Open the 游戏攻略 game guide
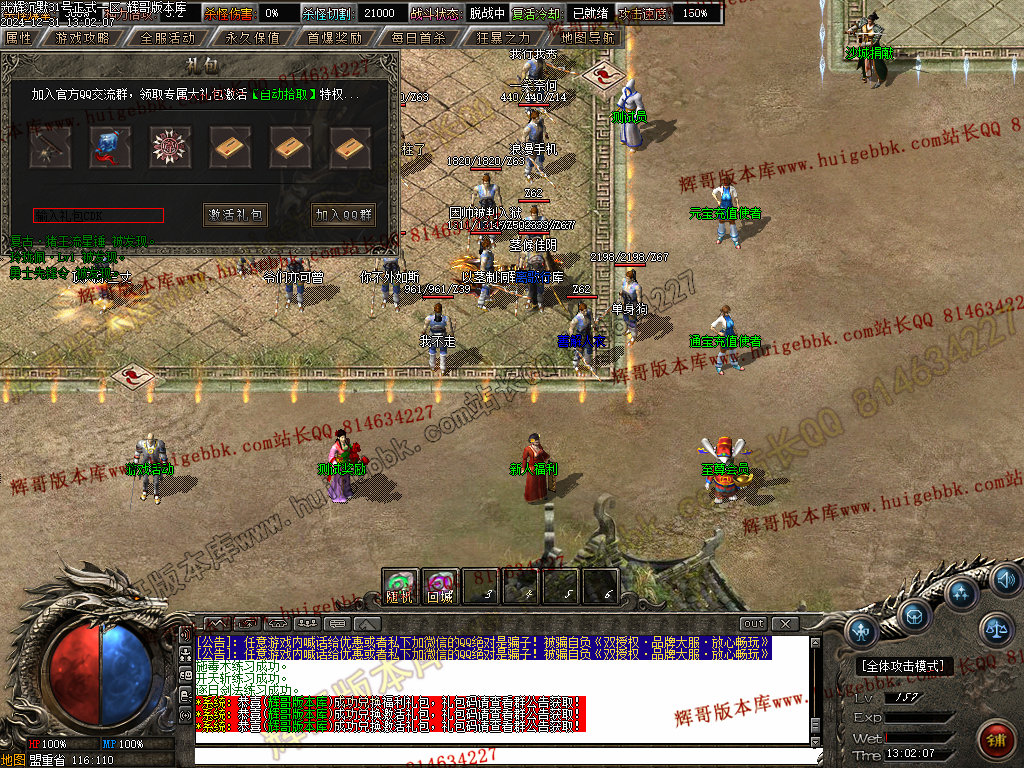 pyautogui.click(x=83, y=37)
